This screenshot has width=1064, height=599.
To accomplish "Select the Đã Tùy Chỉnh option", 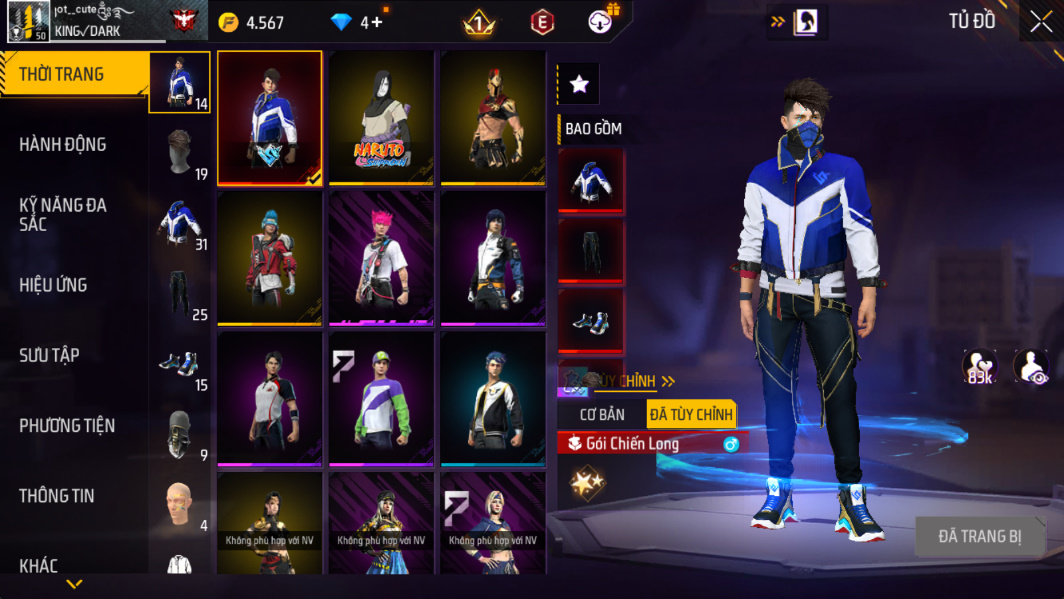I will tap(690, 414).
